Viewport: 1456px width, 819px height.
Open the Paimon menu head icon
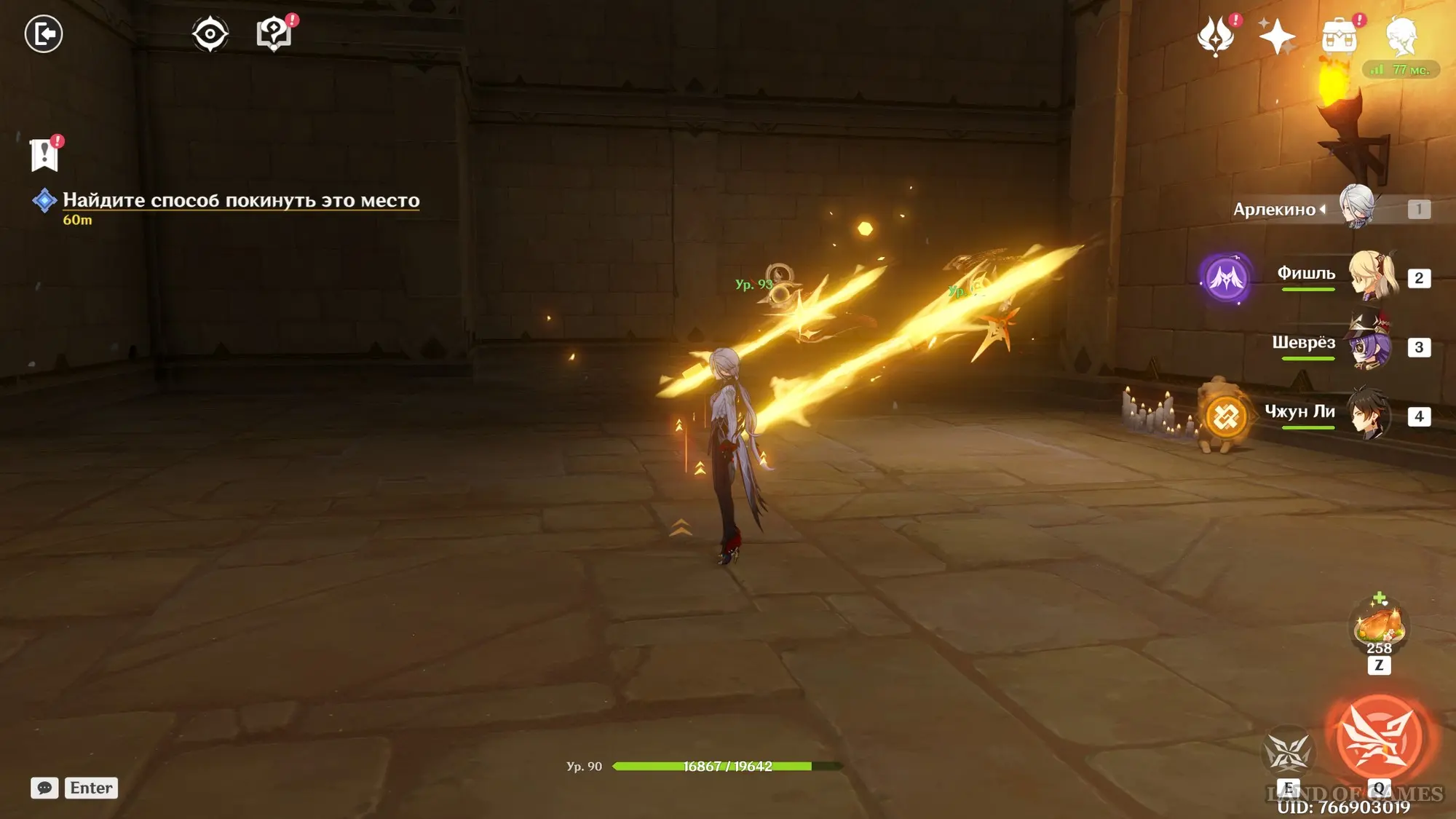click(1401, 36)
